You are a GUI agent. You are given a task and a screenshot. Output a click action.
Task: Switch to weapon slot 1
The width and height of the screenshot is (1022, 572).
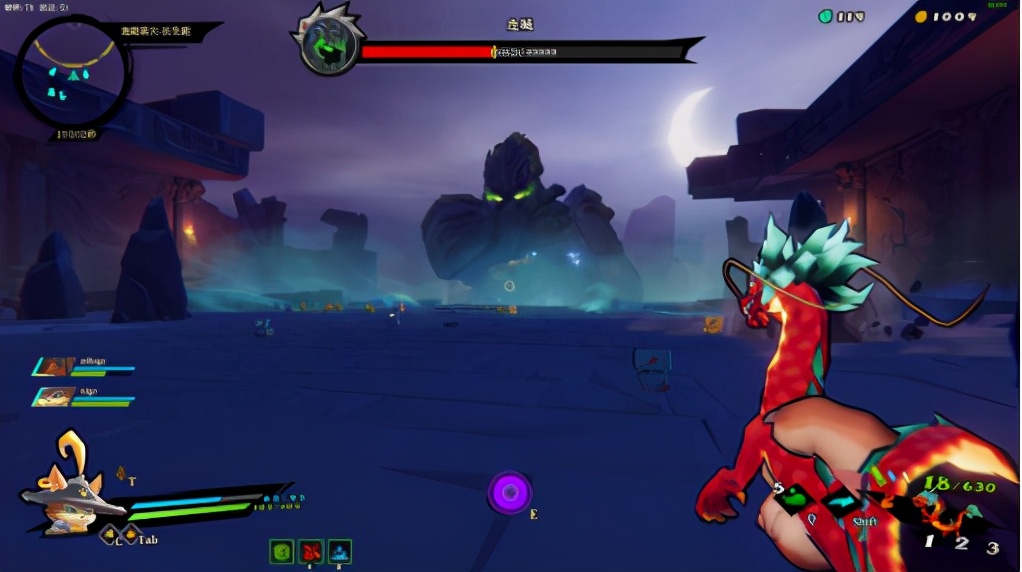929,542
